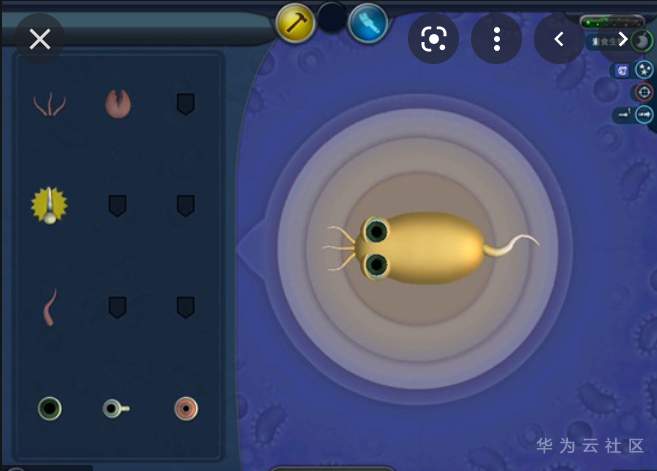Go to the next image
Screen dimensions: 657x471
pyautogui.click(x=622, y=39)
